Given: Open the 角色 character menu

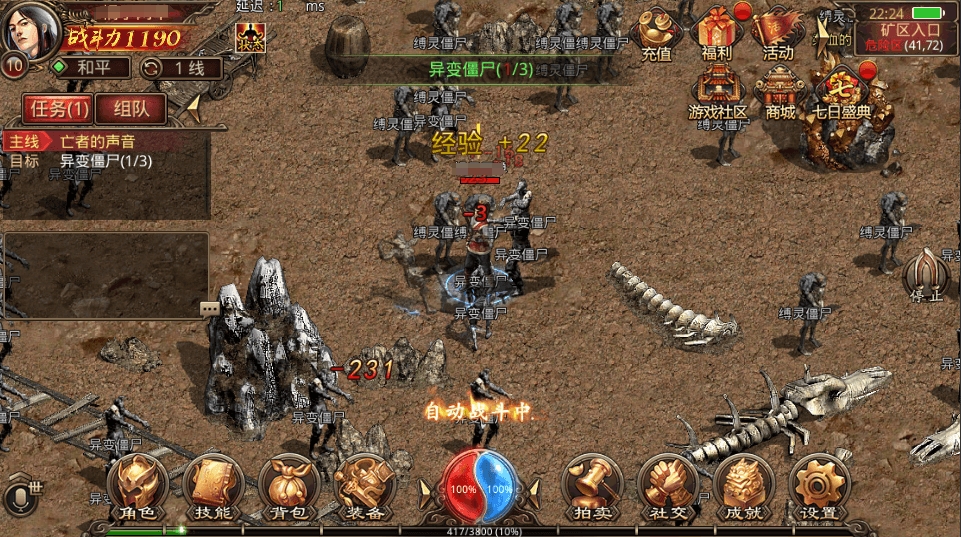Looking at the screenshot, I should (138, 486).
